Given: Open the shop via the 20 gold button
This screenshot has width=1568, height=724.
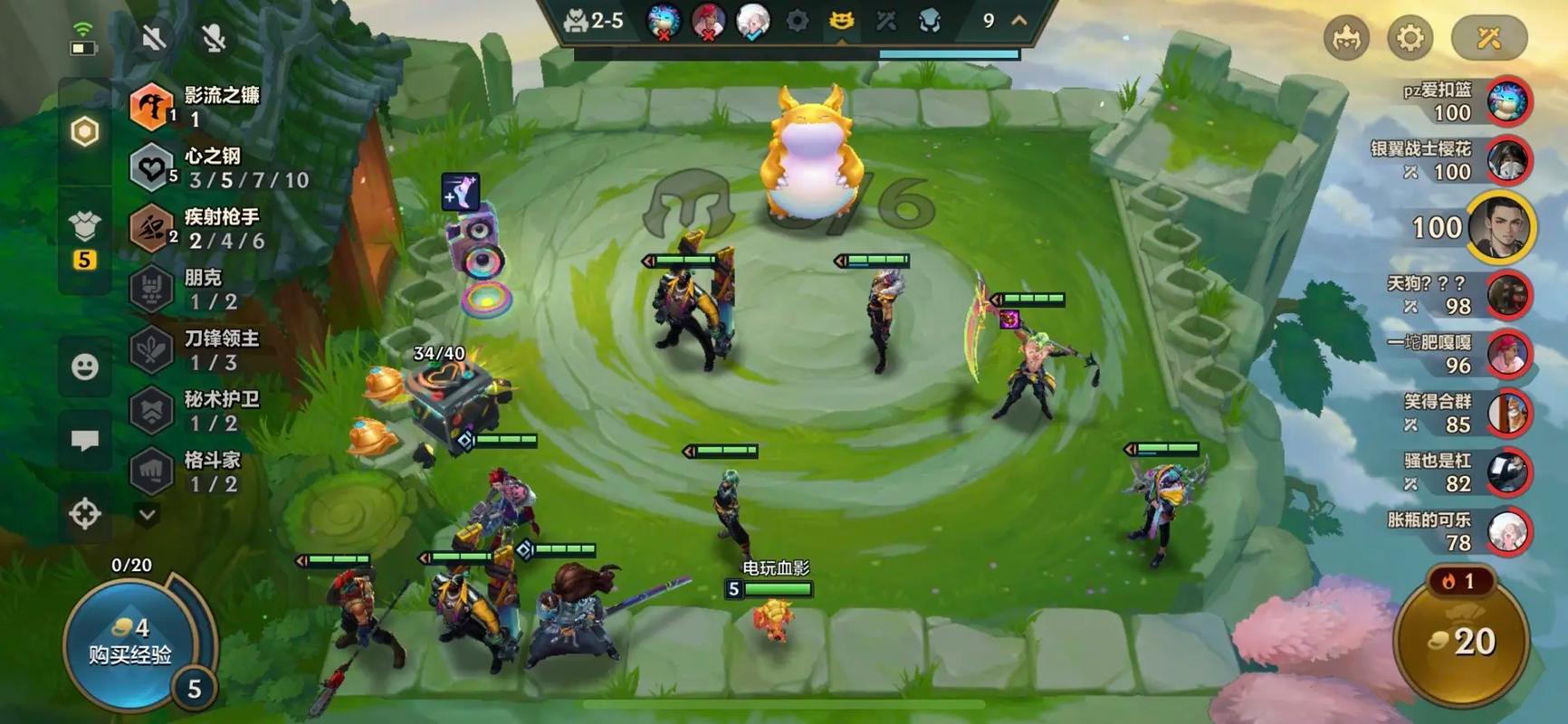Looking at the screenshot, I should pos(1461,642).
